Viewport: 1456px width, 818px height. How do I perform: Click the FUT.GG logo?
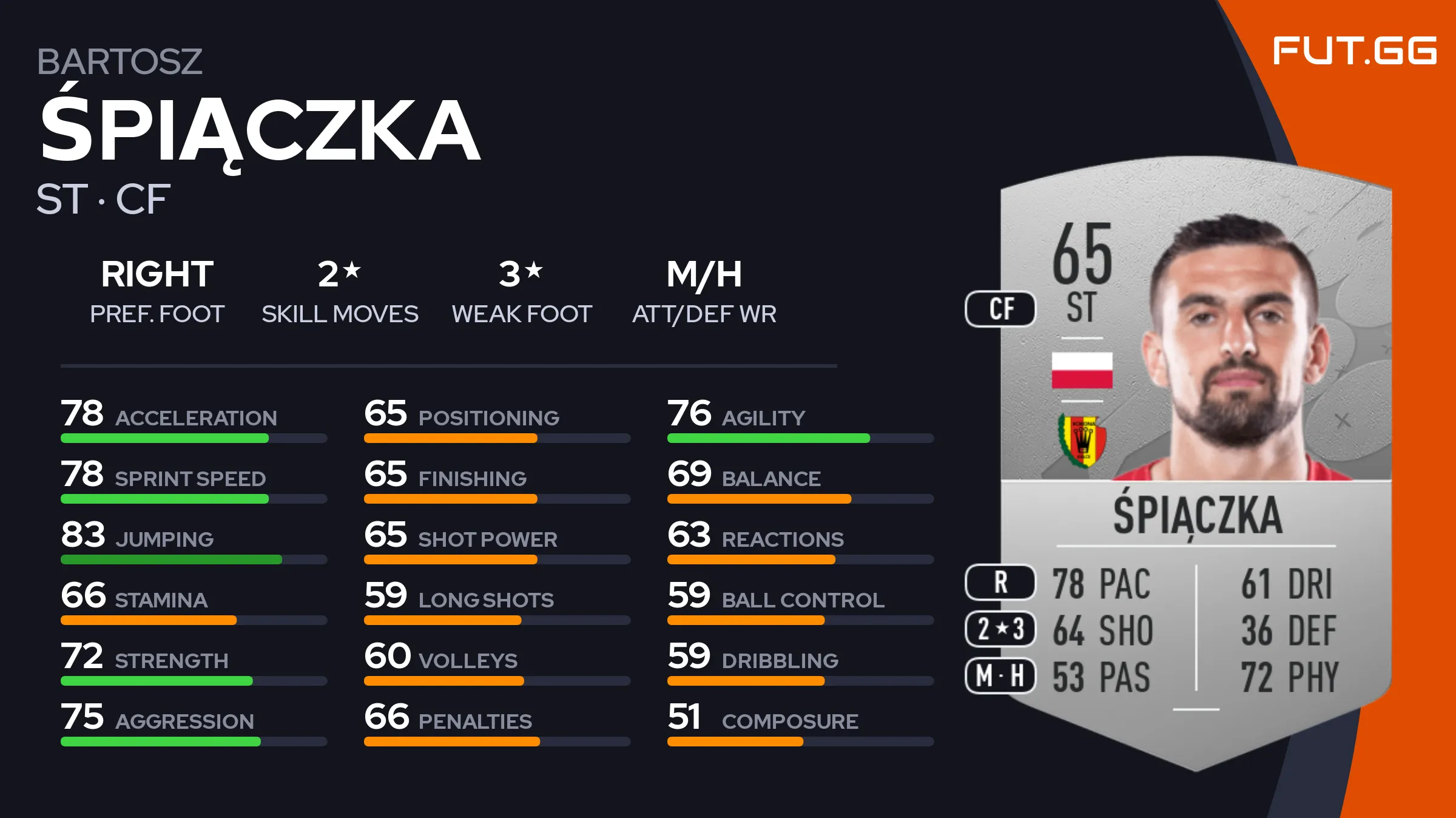(1354, 50)
